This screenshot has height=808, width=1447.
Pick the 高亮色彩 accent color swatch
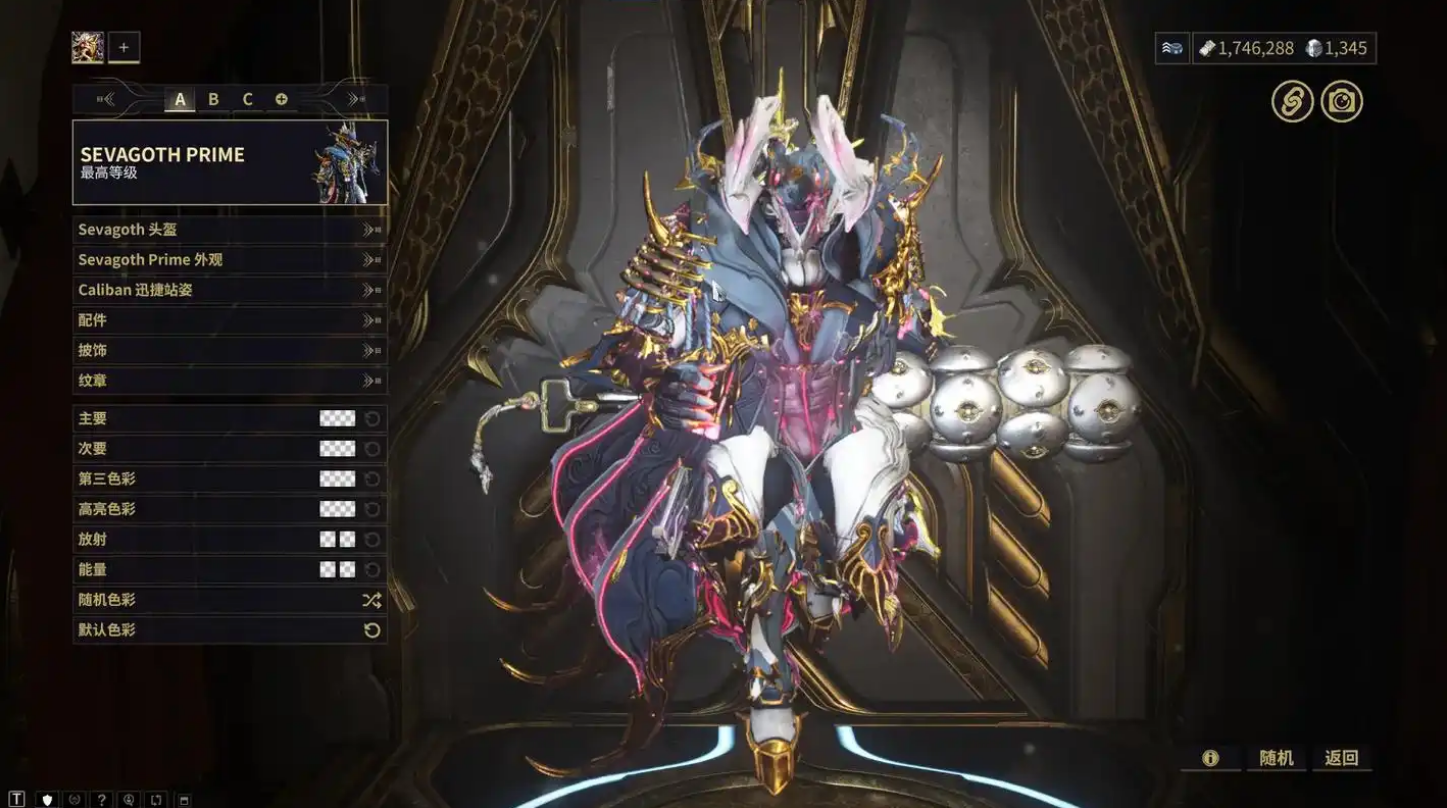(337, 509)
